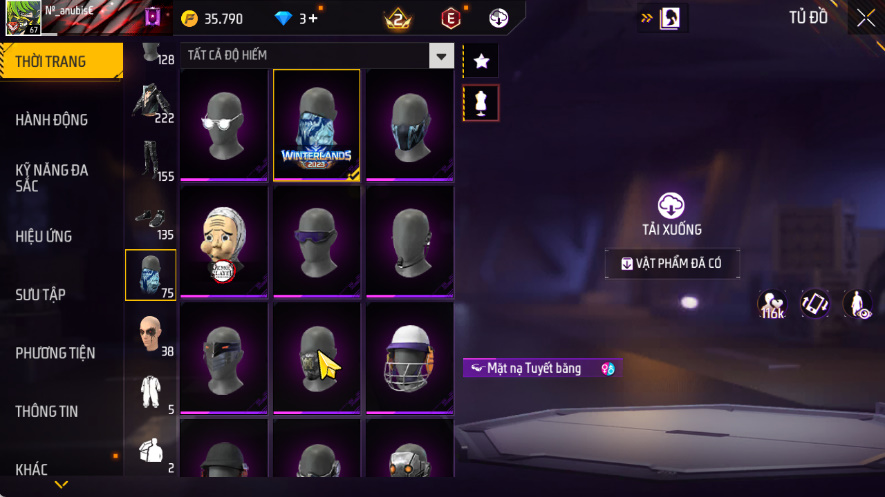Select the Winterlands 2023 mask item
Viewport: 885px width, 497px height.
point(317,125)
